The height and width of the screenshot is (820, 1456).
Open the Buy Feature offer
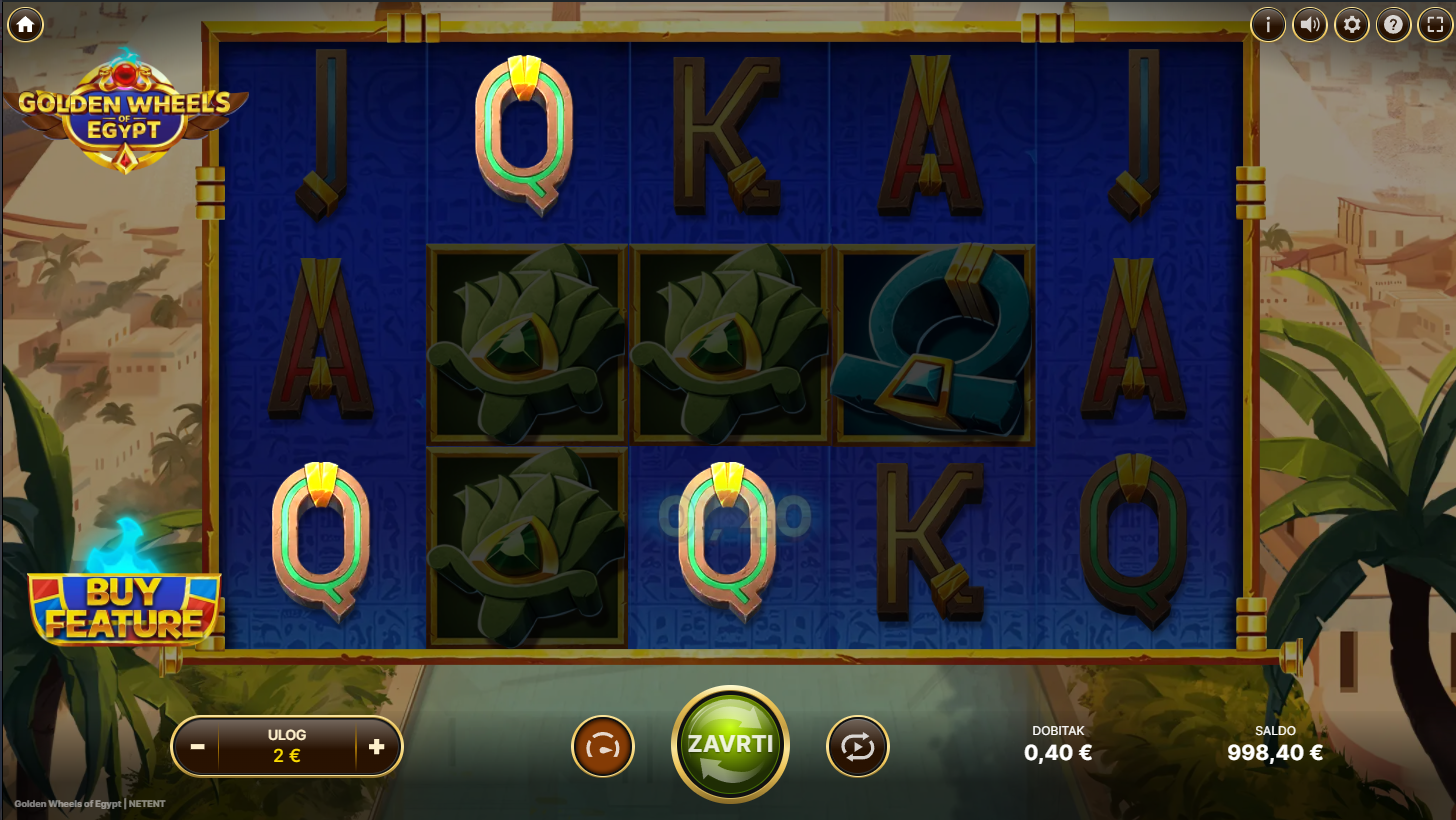pos(125,608)
